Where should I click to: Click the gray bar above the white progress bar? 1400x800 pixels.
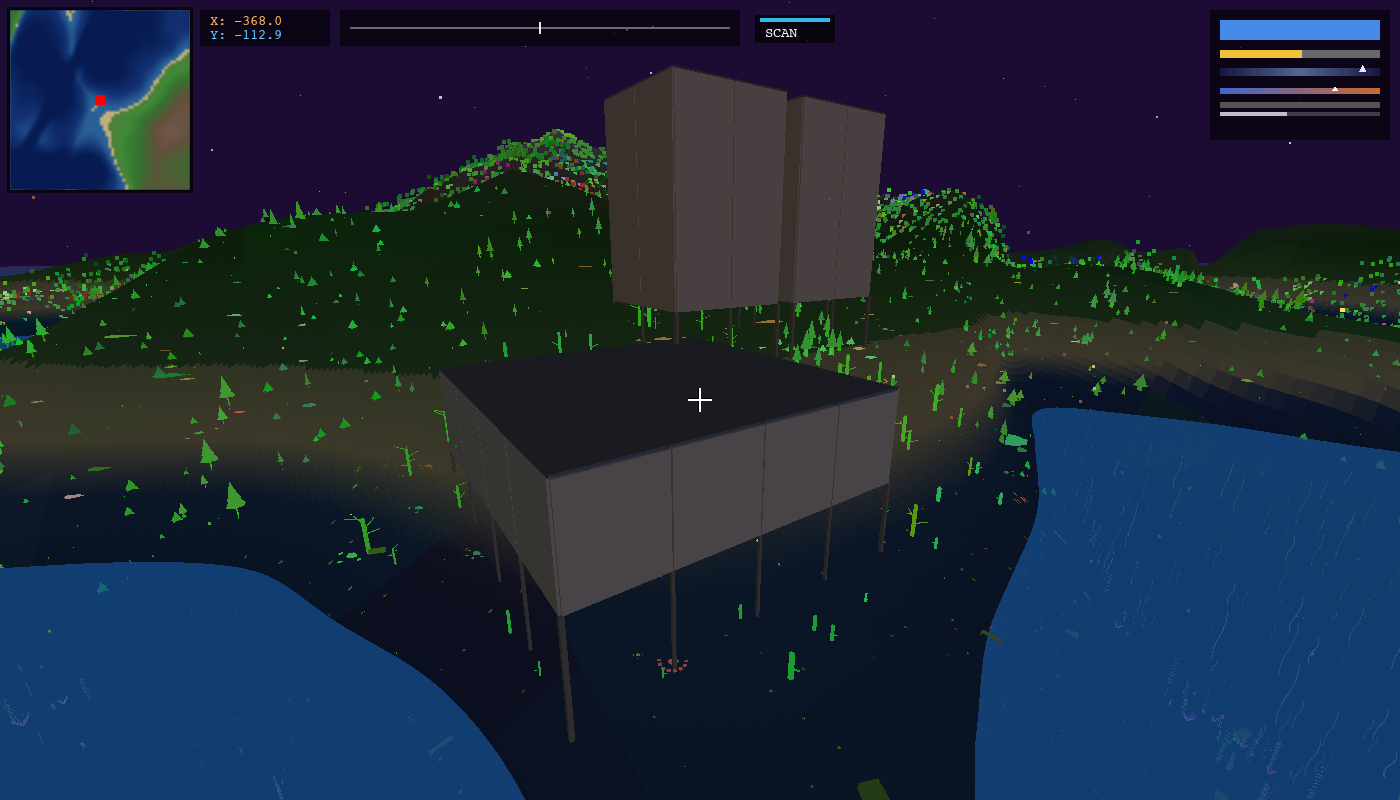(x=1299, y=105)
